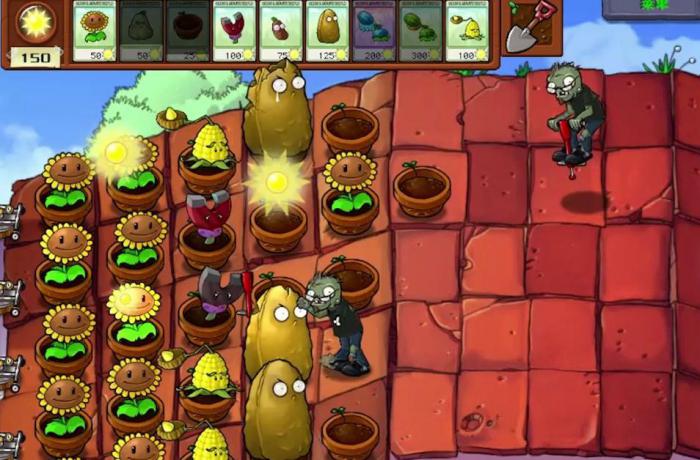Pick the green Melon-pult seed packet
This screenshot has height=460, width=700.
[x=422, y=31]
